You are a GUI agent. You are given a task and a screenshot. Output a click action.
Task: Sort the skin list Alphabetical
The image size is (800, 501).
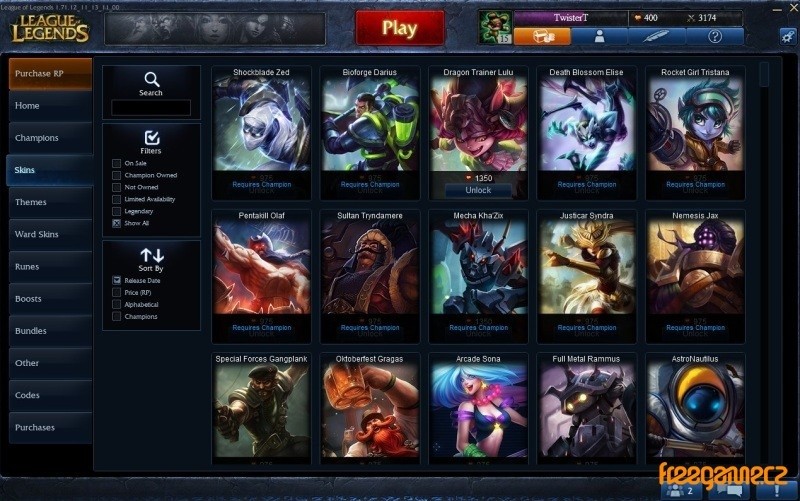(x=117, y=305)
